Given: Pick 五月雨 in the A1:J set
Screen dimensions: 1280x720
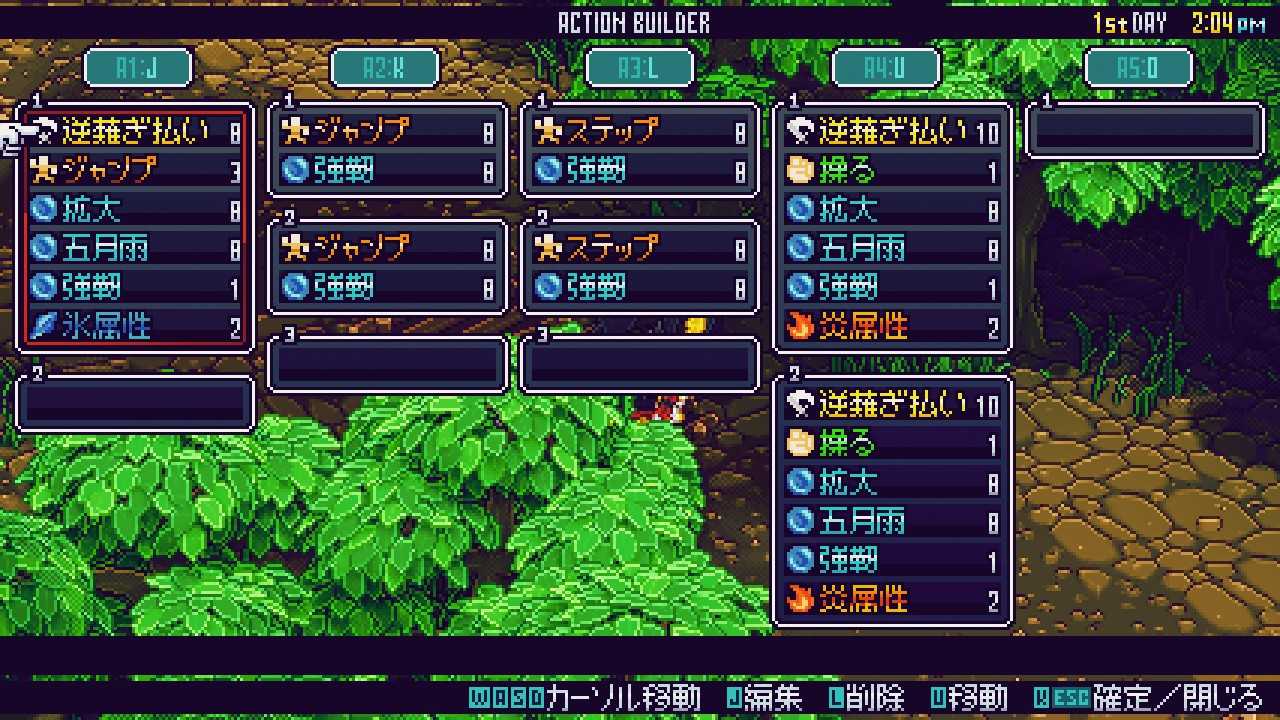Looking at the screenshot, I should point(136,248).
